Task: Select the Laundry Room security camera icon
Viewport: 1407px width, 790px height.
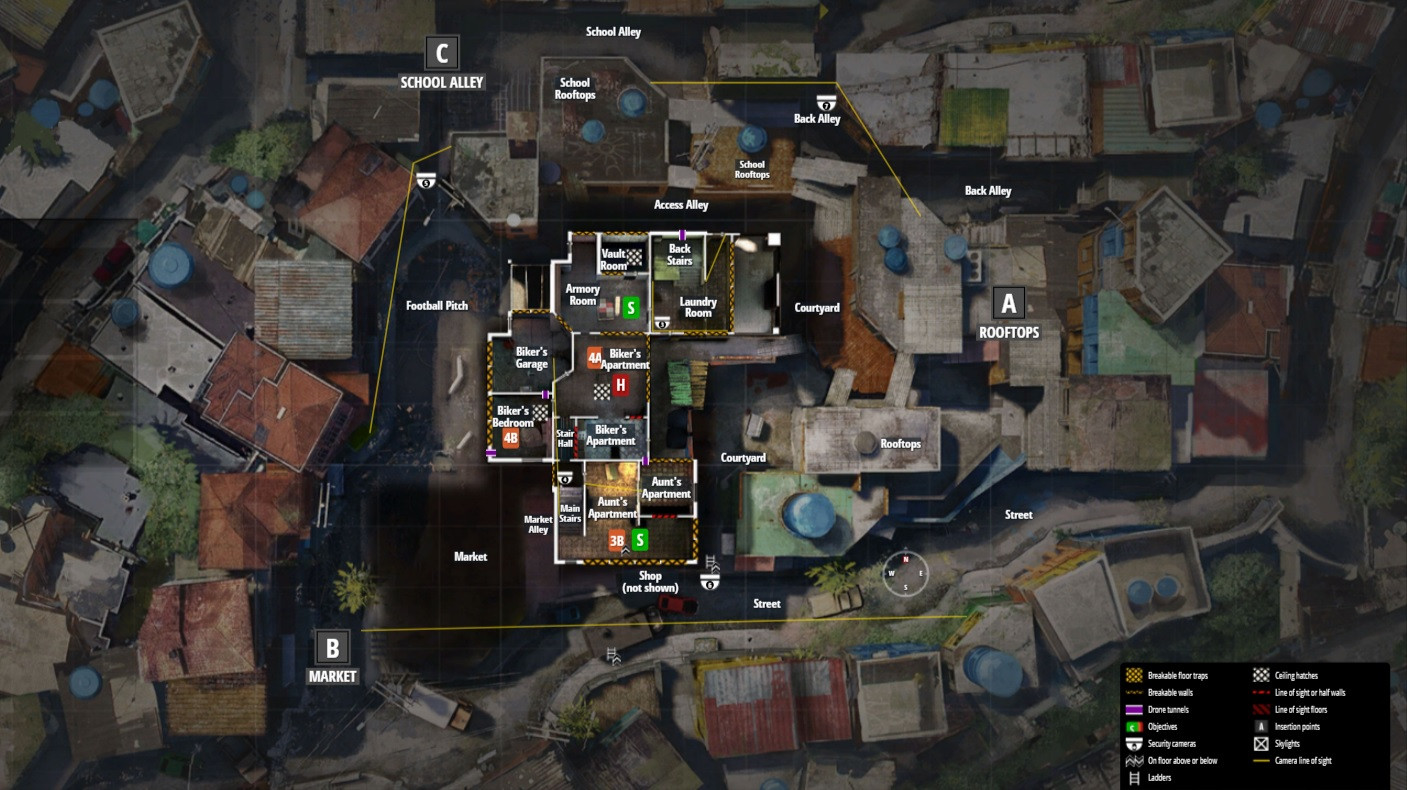Action: point(662,324)
